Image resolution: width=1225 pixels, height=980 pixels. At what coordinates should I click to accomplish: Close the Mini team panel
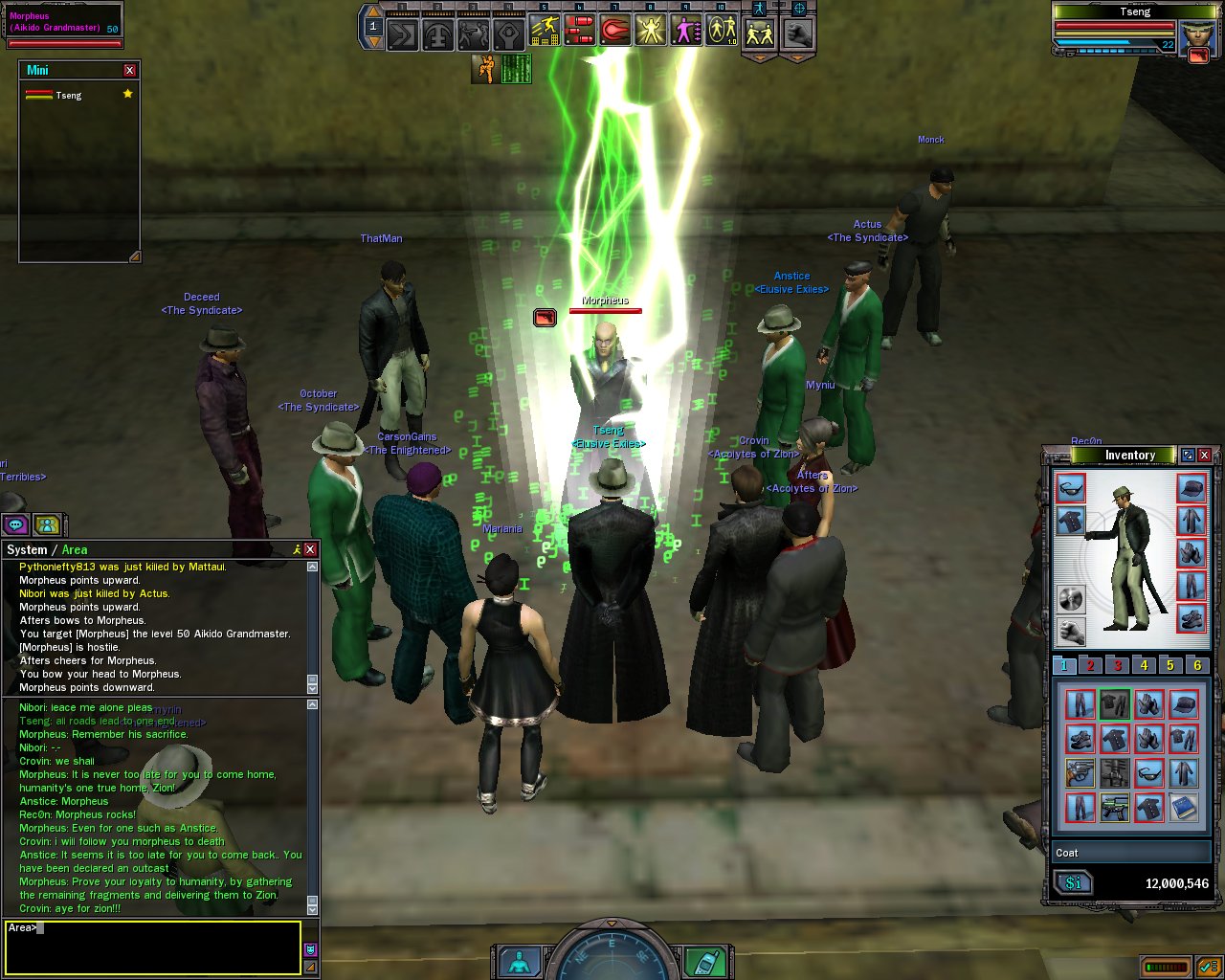tap(130, 71)
